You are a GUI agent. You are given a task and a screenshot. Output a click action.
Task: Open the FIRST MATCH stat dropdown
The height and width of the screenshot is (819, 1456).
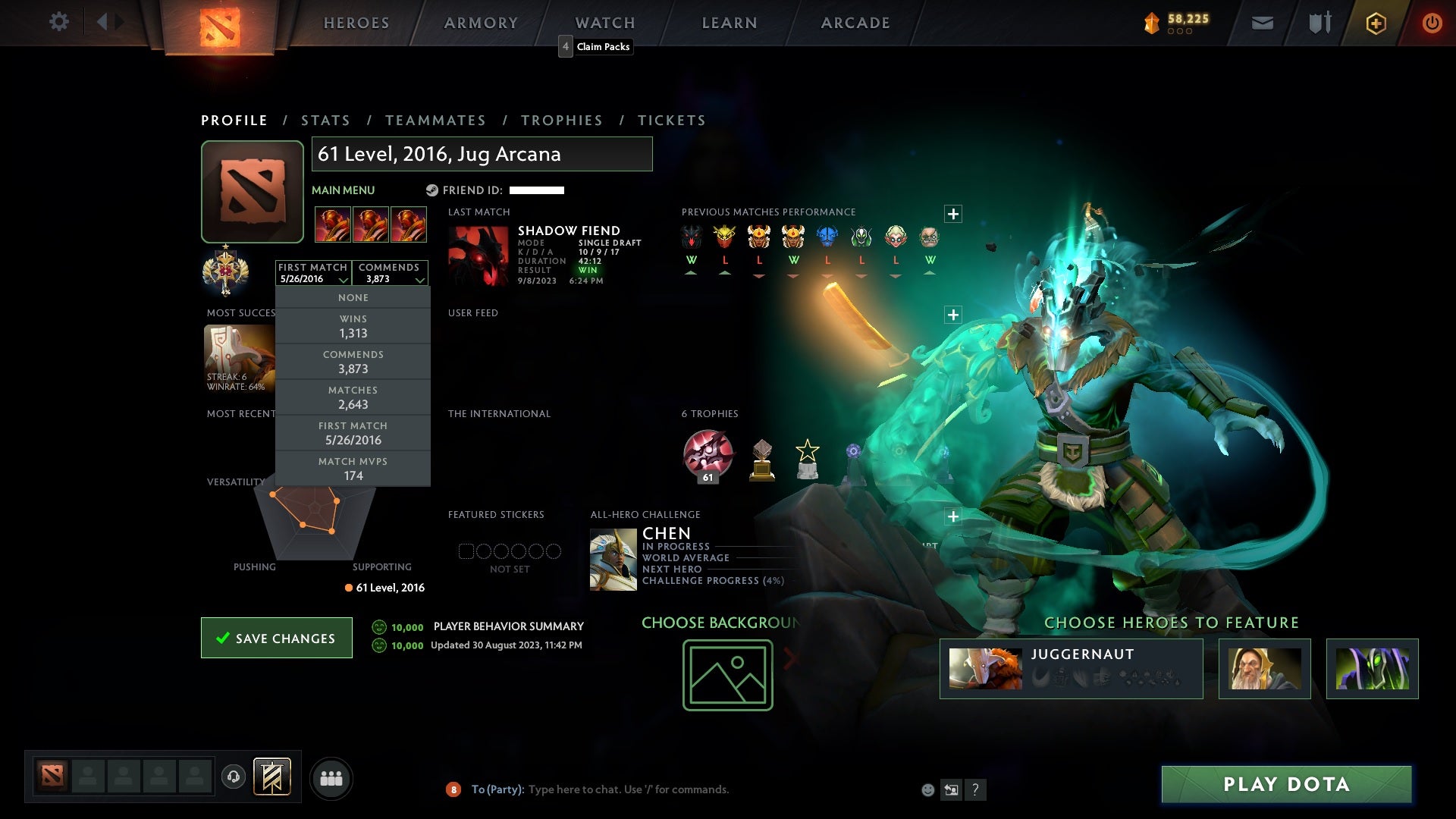(313, 273)
